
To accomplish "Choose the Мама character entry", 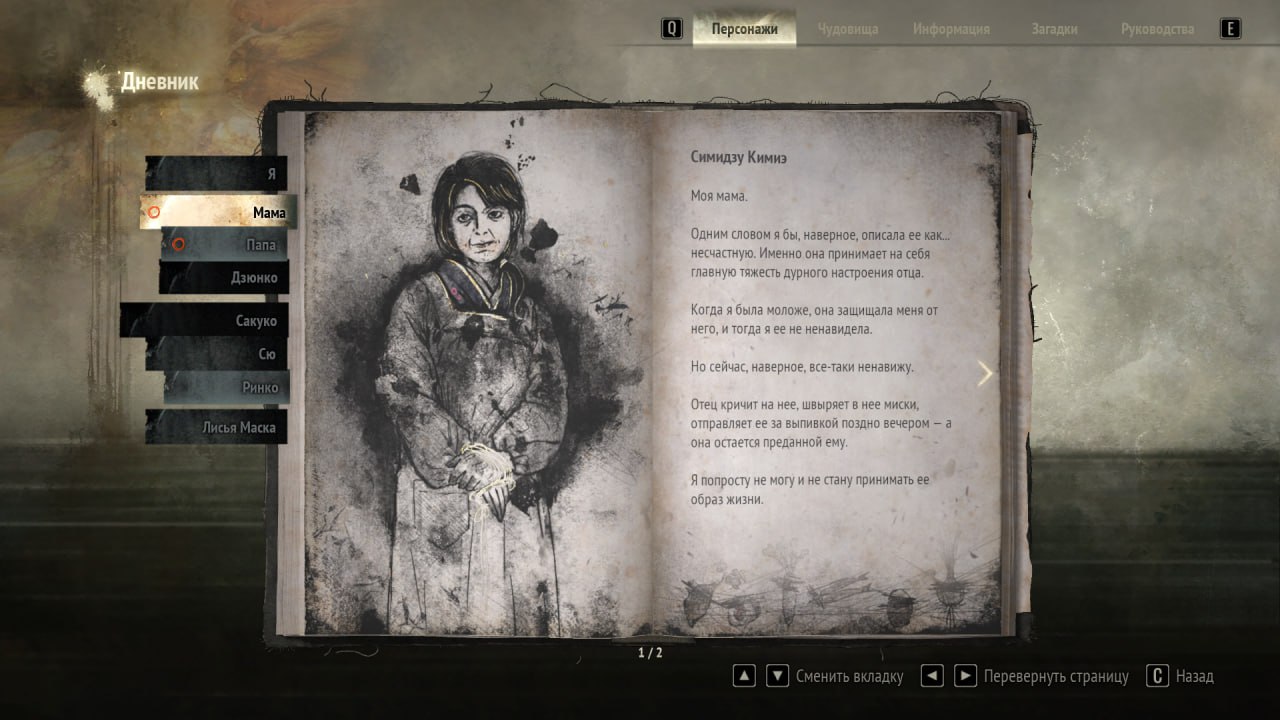I will (x=218, y=212).
